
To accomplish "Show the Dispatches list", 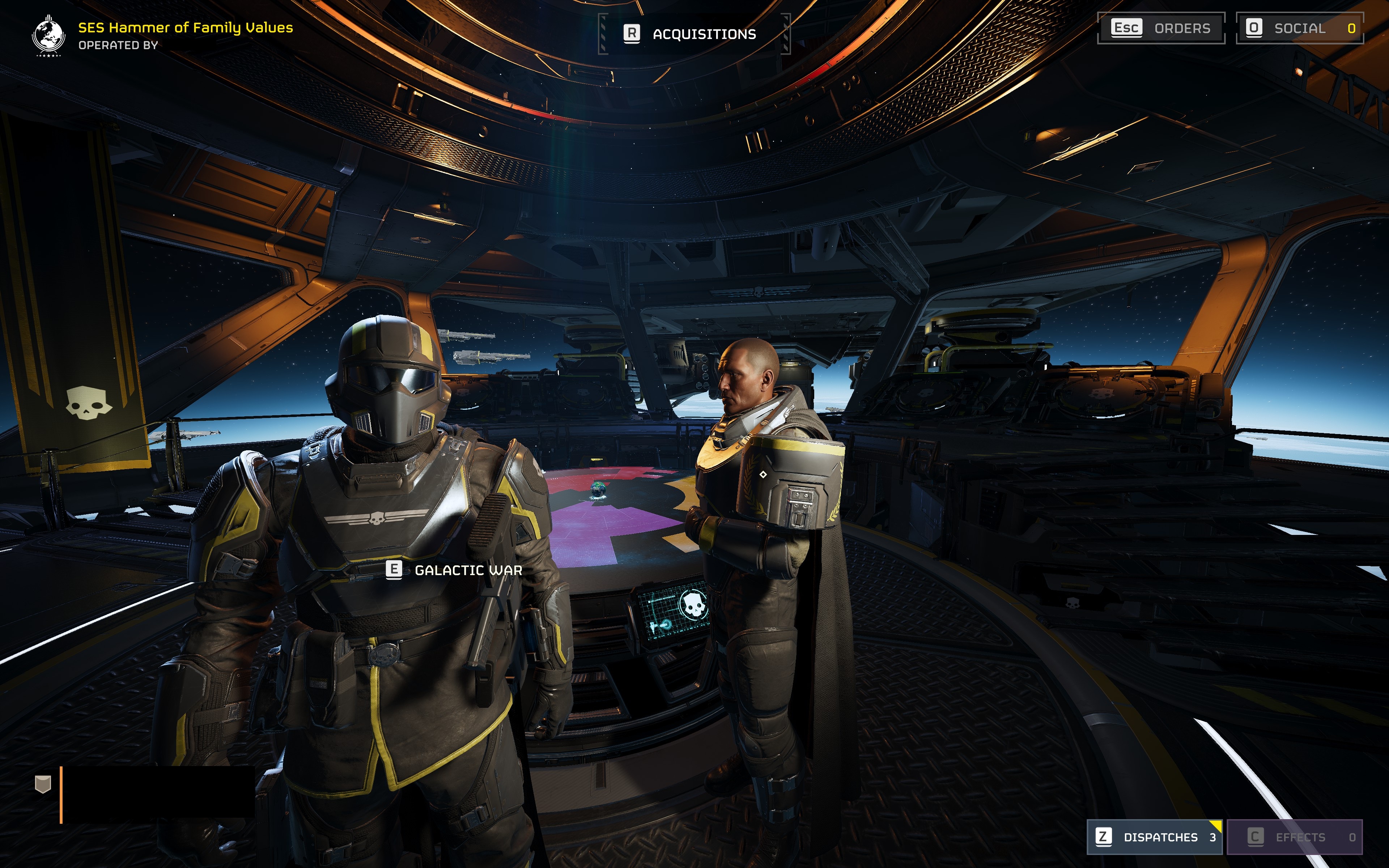I will click(1154, 837).
